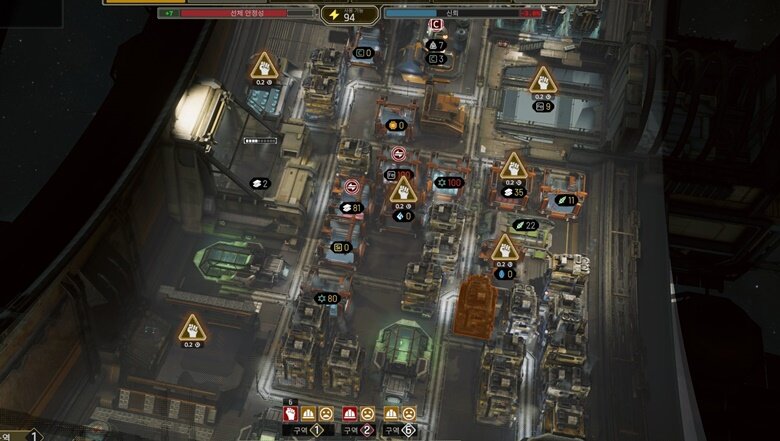Viewport: 780px width, 441px height.
Task: Click the unhappy face icon above 구역 6
Action: (408, 413)
